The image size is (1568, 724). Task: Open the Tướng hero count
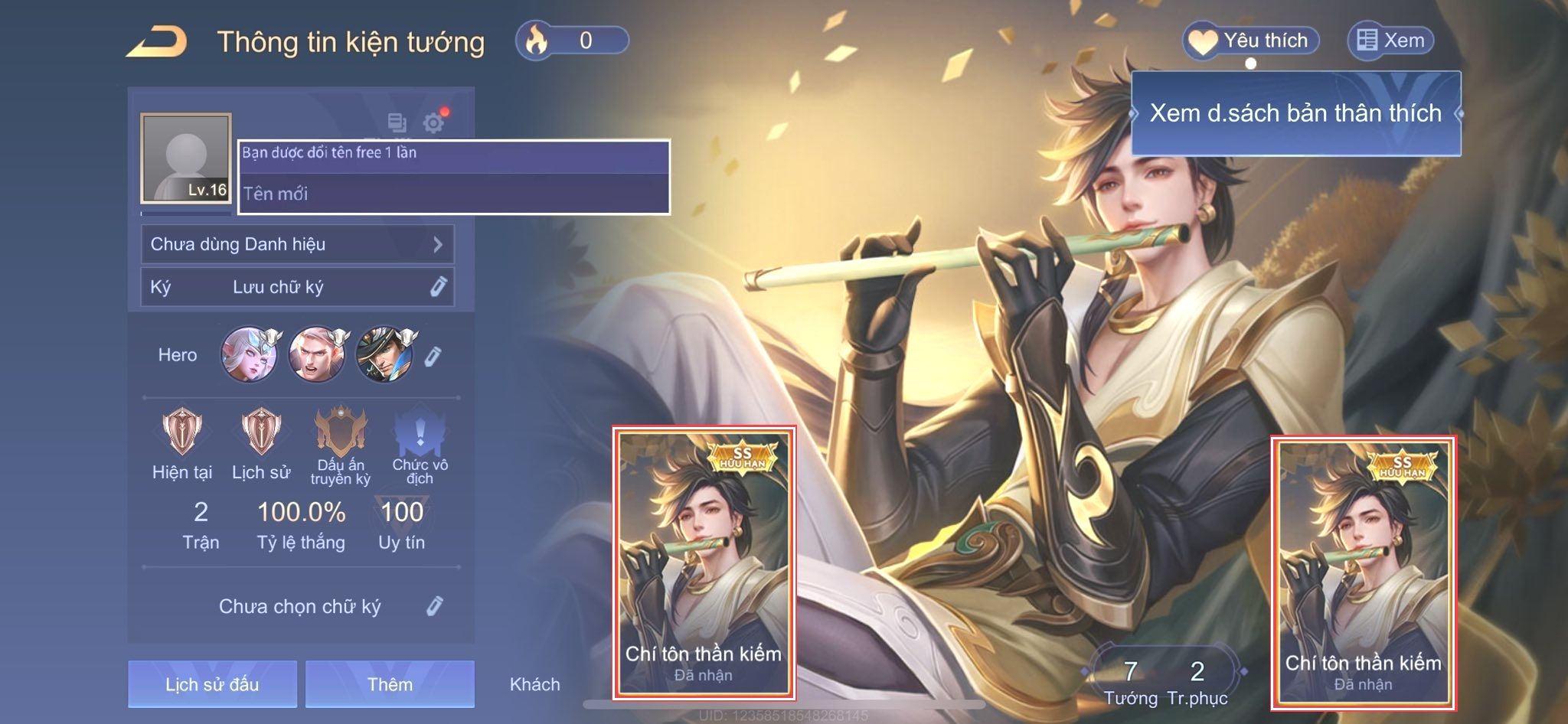click(x=1130, y=682)
